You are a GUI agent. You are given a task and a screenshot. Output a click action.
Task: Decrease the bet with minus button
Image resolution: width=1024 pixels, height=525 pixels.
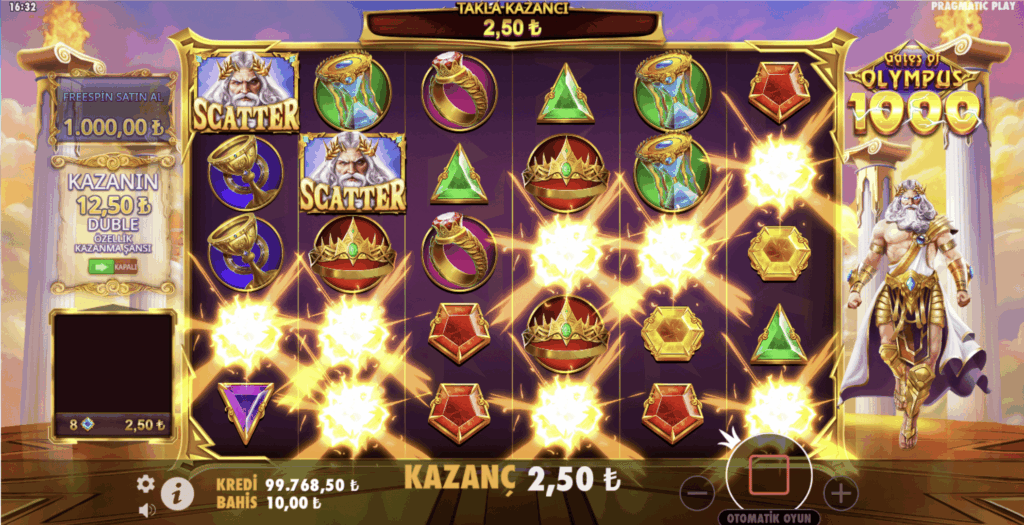click(x=700, y=492)
